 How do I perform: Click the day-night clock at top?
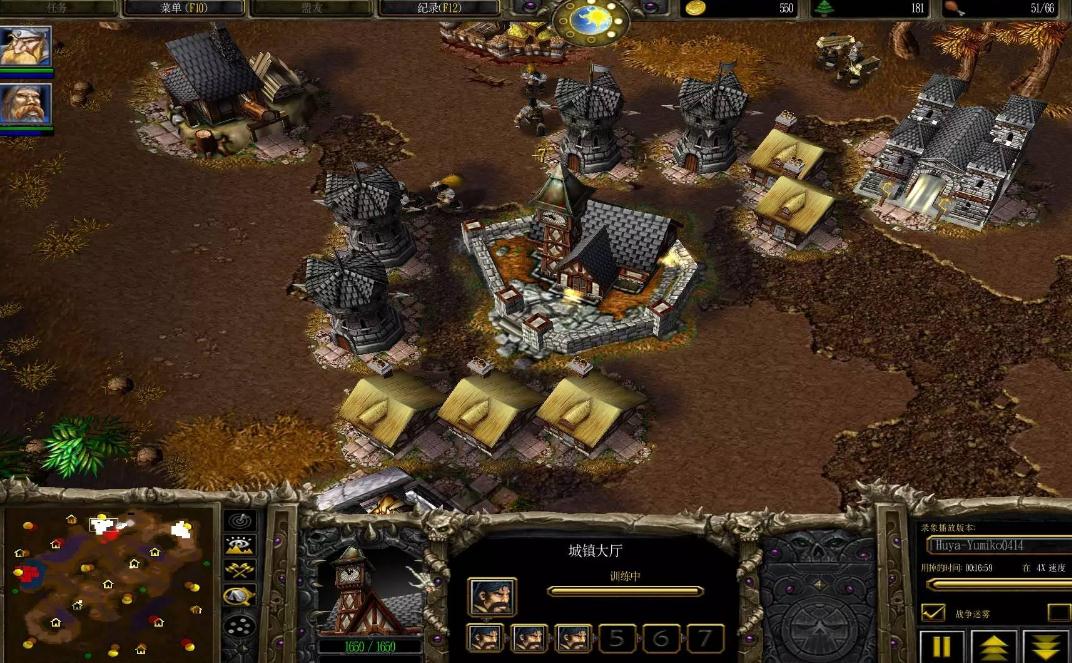(x=591, y=19)
